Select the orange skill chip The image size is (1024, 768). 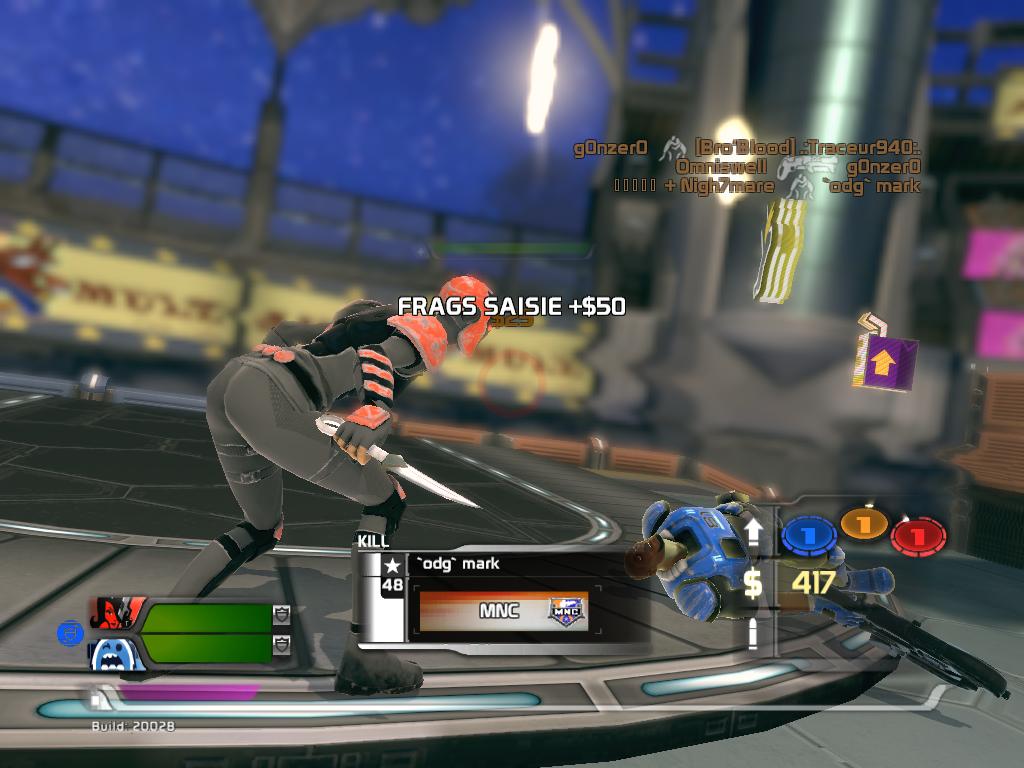864,524
